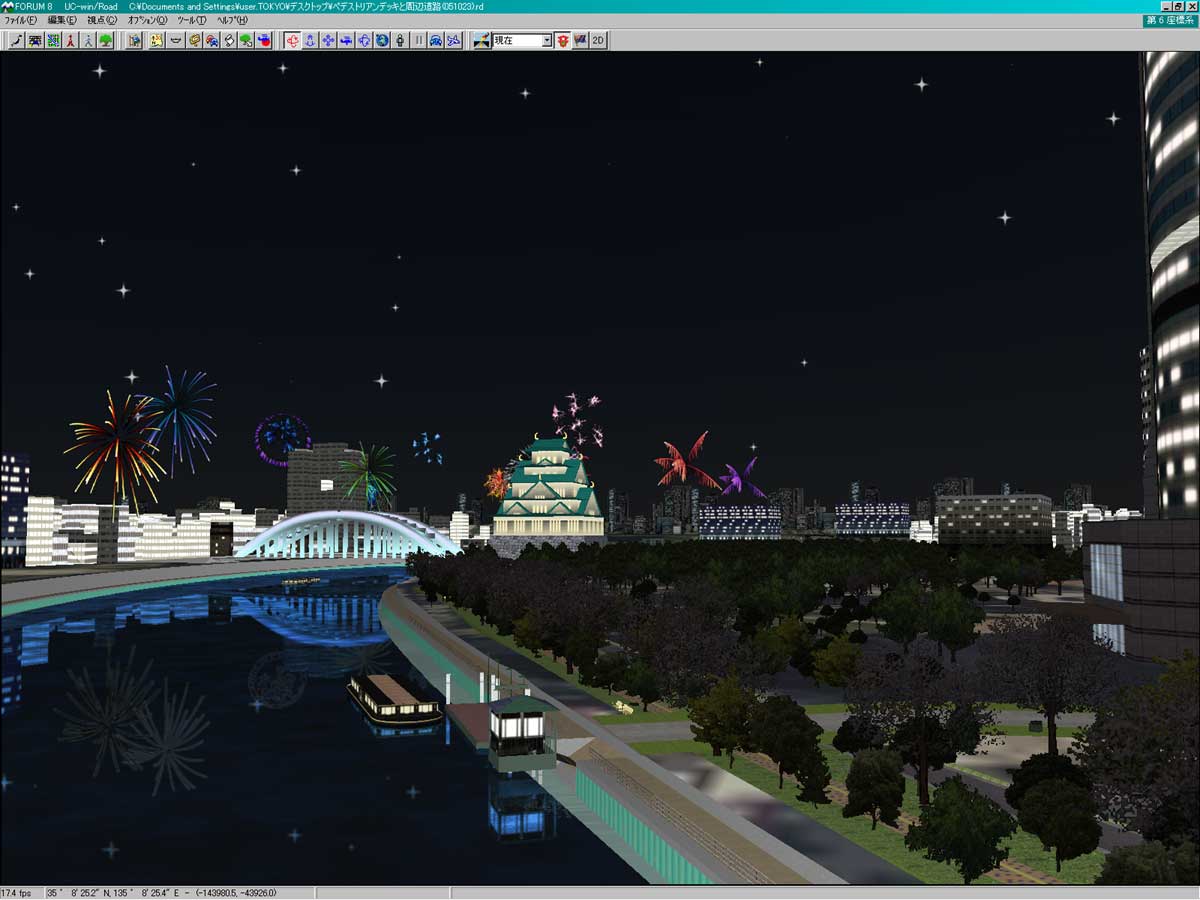Select the blue car drive icon
This screenshot has height=900, width=1200.
coord(436,40)
